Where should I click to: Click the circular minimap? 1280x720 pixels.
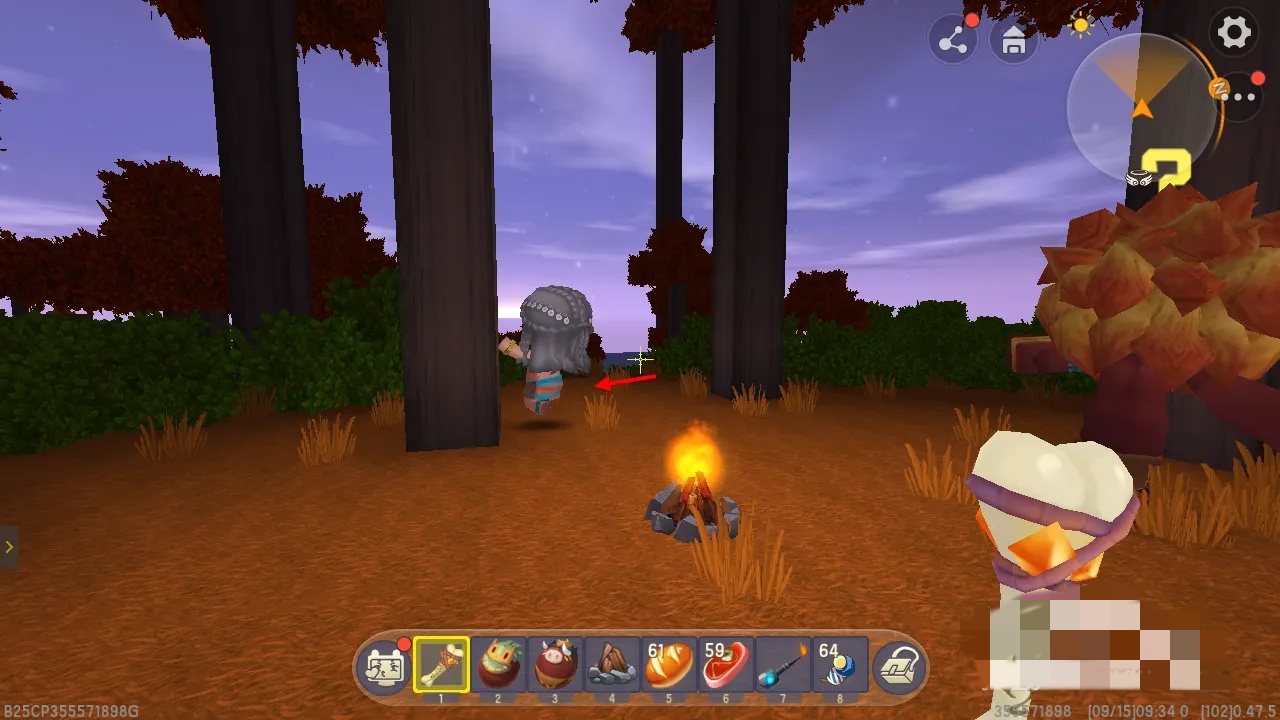point(1141,107)
